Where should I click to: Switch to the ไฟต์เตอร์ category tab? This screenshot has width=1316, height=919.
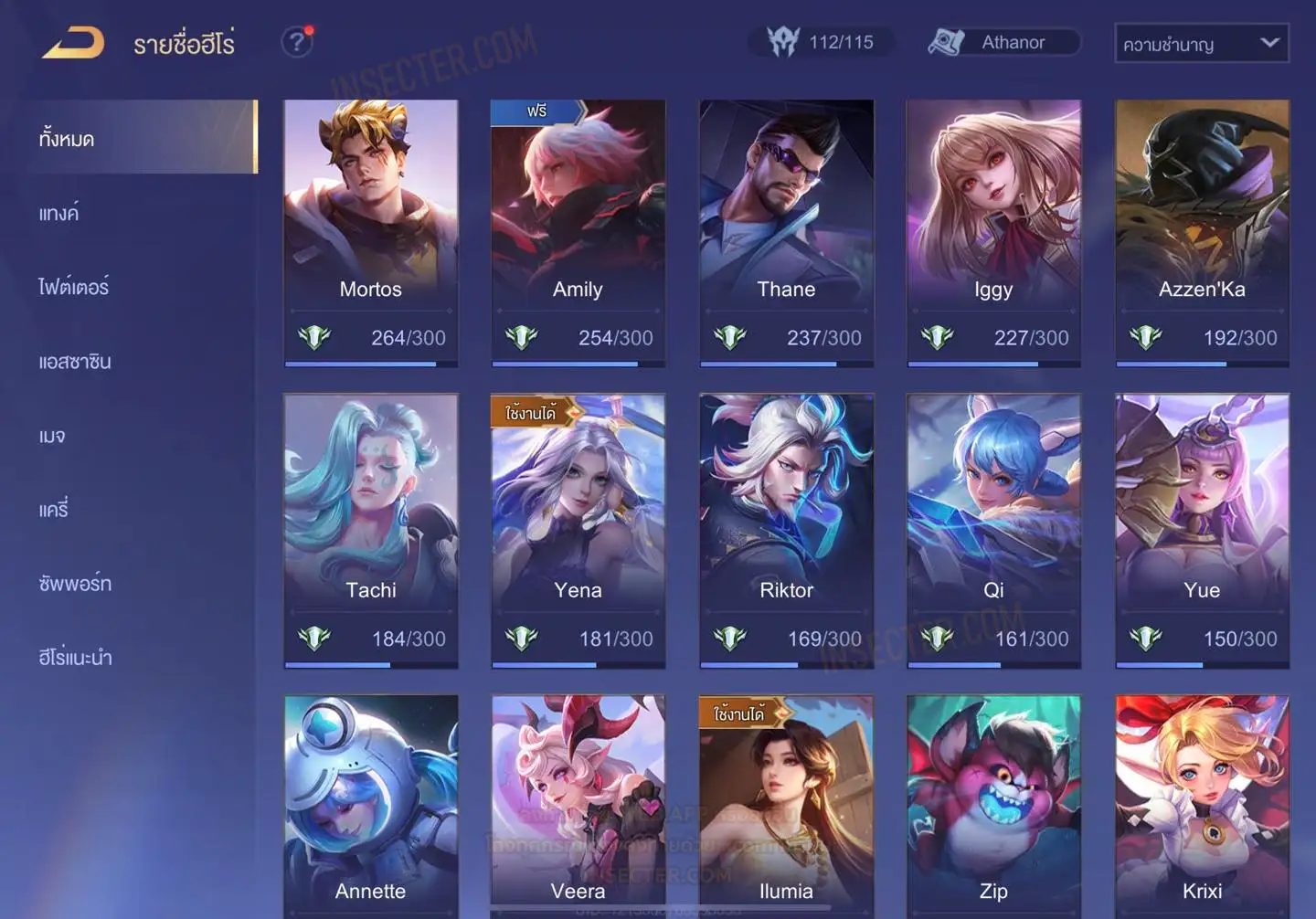pos(74,287)
